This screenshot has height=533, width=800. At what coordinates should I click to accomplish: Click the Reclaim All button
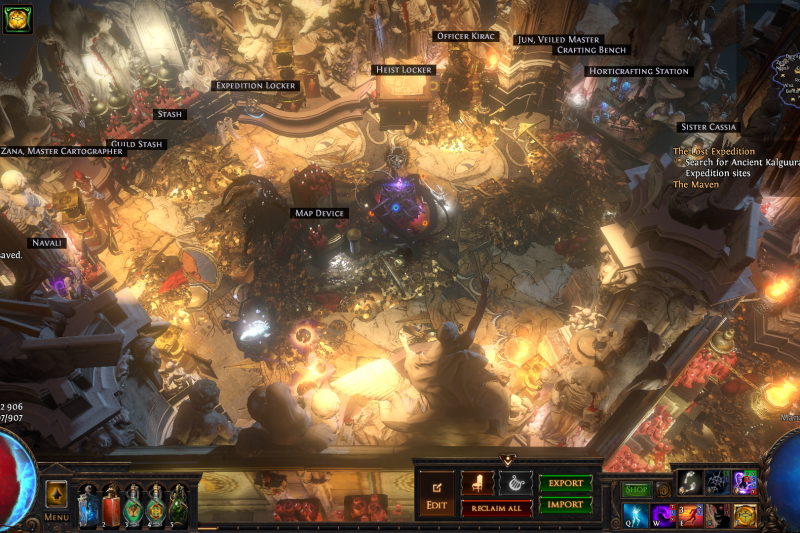pyautogui.click(x=496, y=508)
